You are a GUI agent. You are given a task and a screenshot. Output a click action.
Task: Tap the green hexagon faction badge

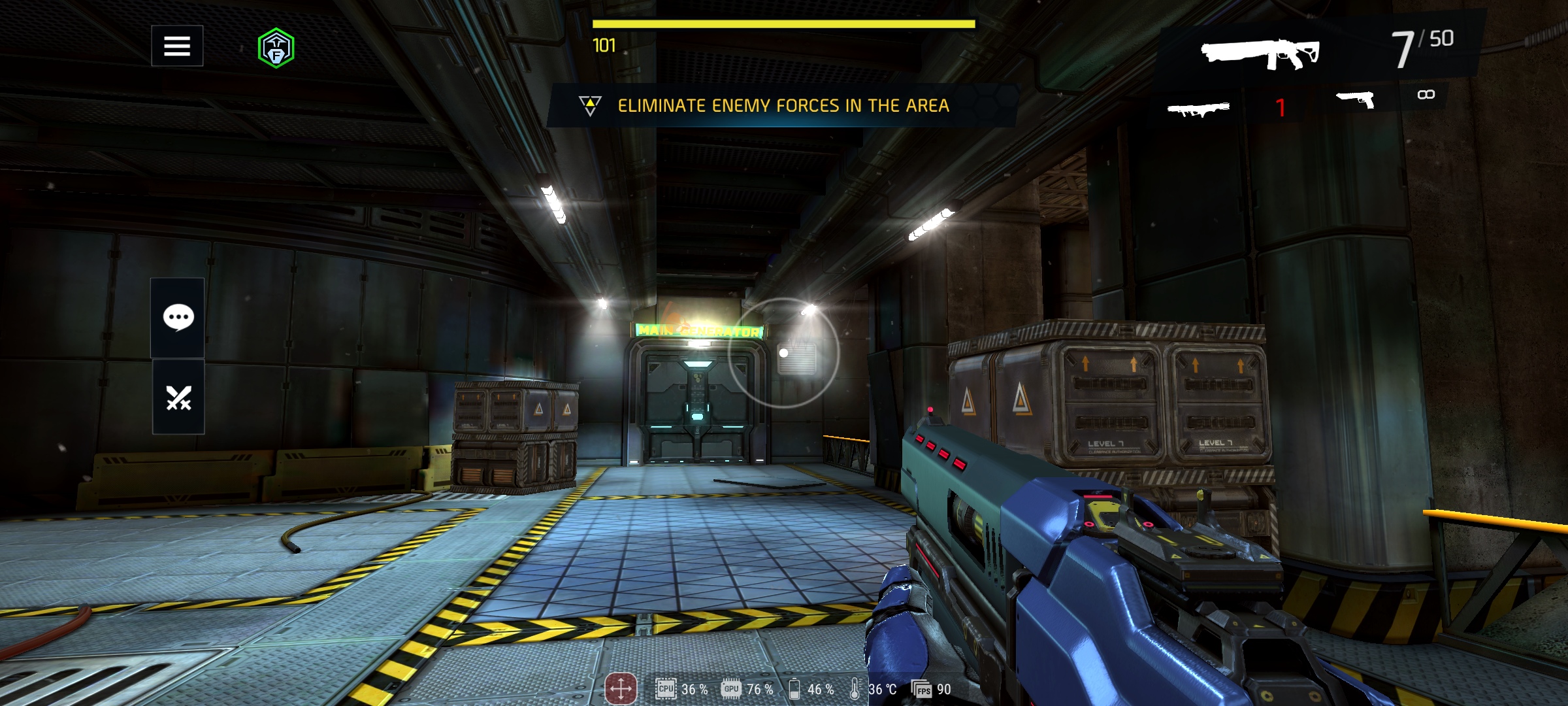[276, 48]
